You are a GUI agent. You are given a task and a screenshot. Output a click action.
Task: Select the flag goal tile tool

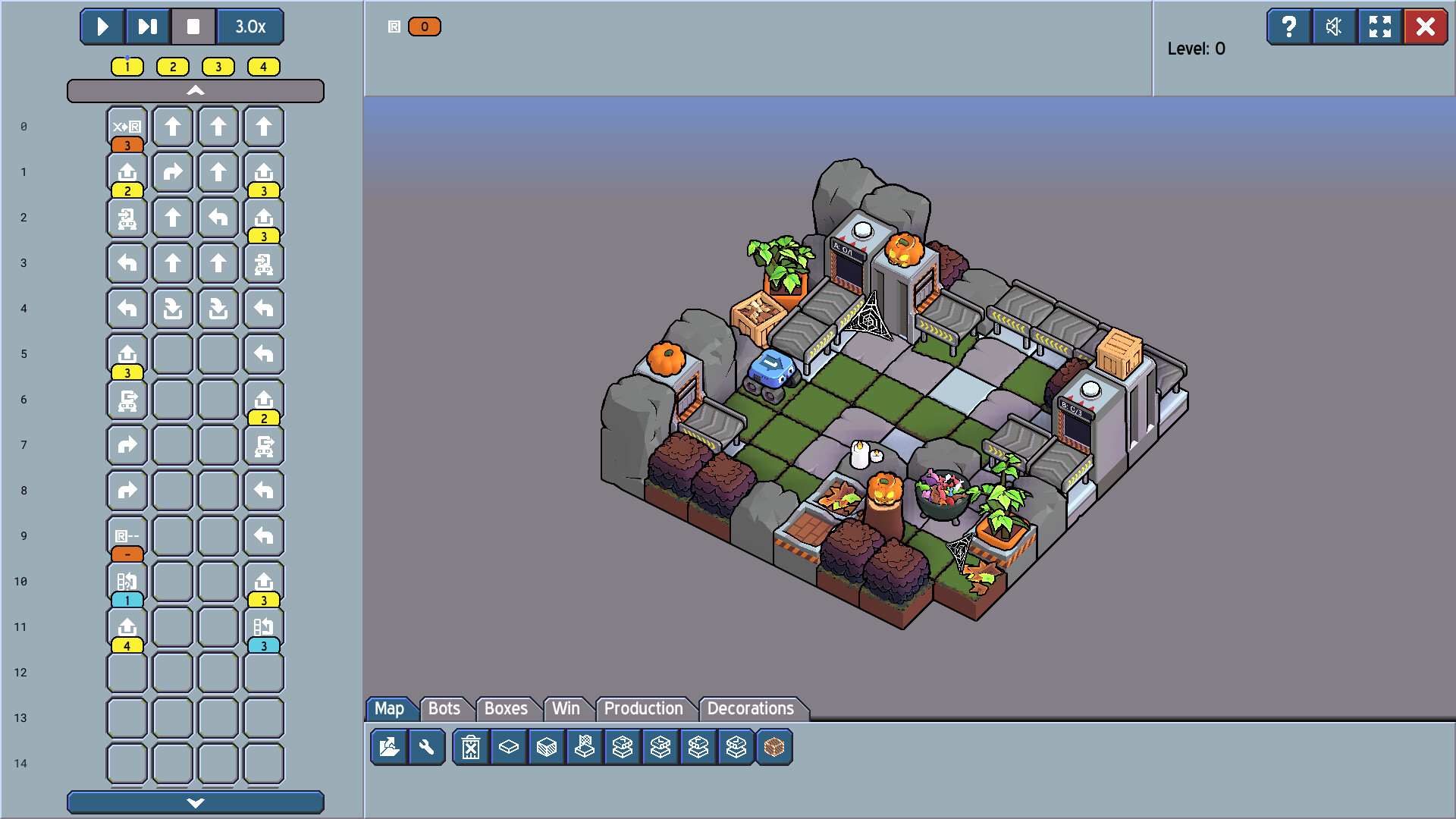(x=584, y=748)
